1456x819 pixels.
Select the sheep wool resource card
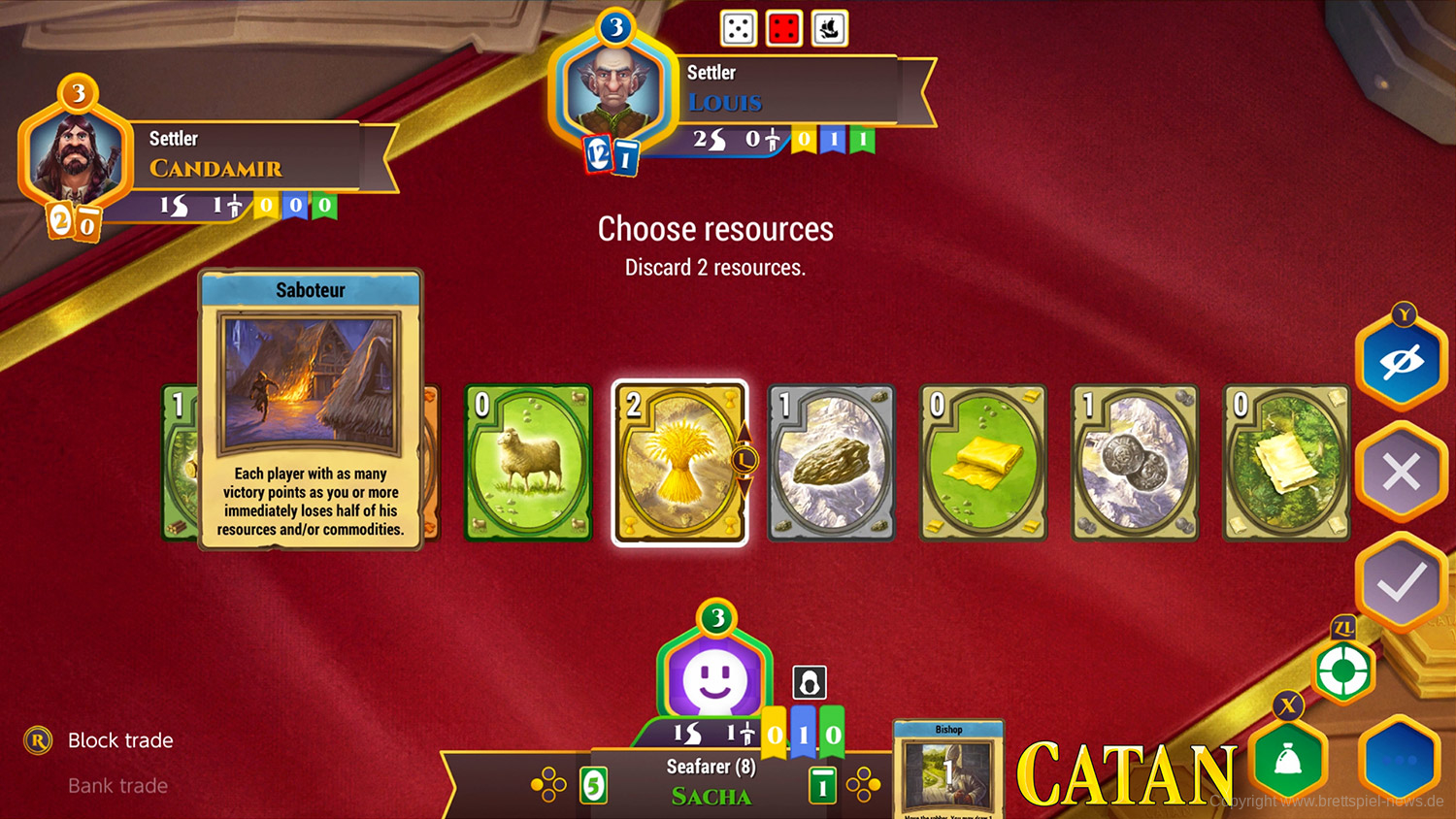click(x=528, y=462)
